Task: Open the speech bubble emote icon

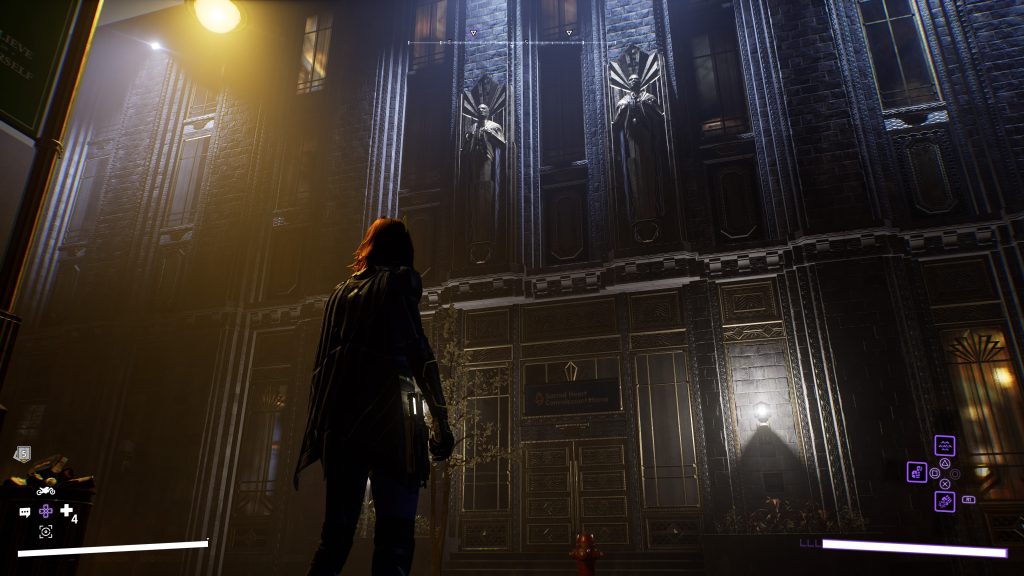Action: (x=25, y=512)
